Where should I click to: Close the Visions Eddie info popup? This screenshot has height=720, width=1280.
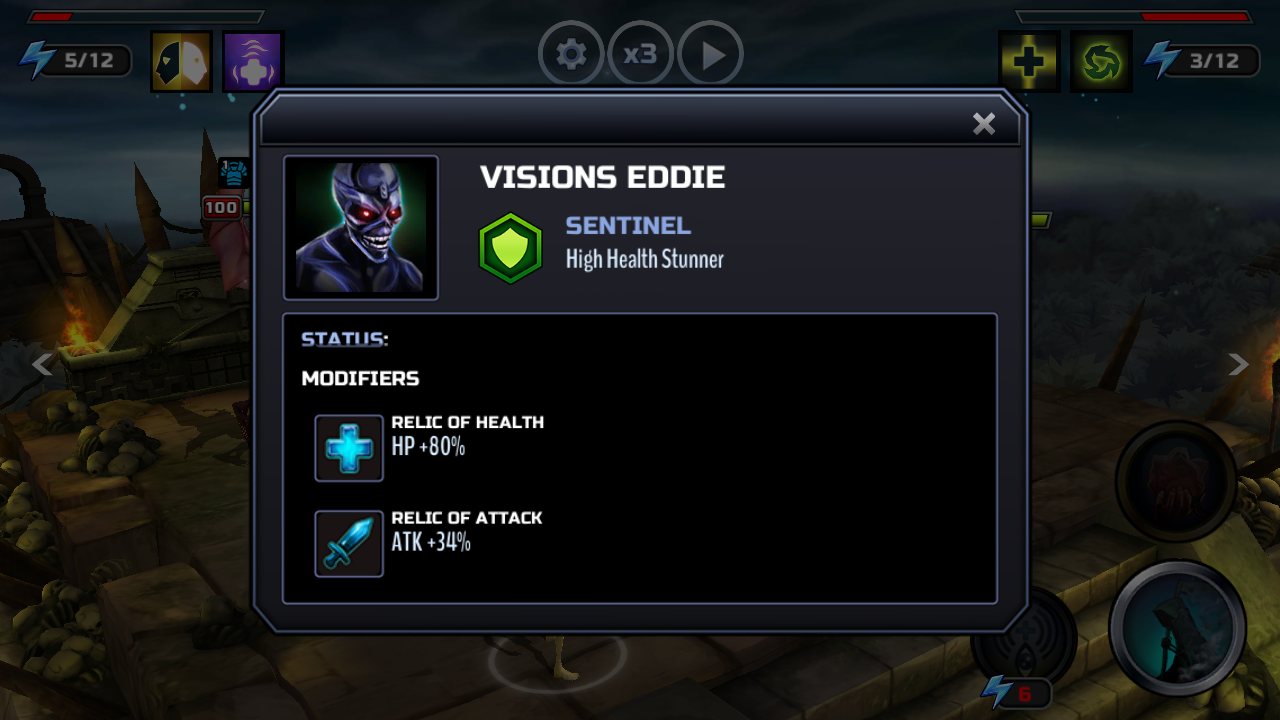tap(984, 123)
